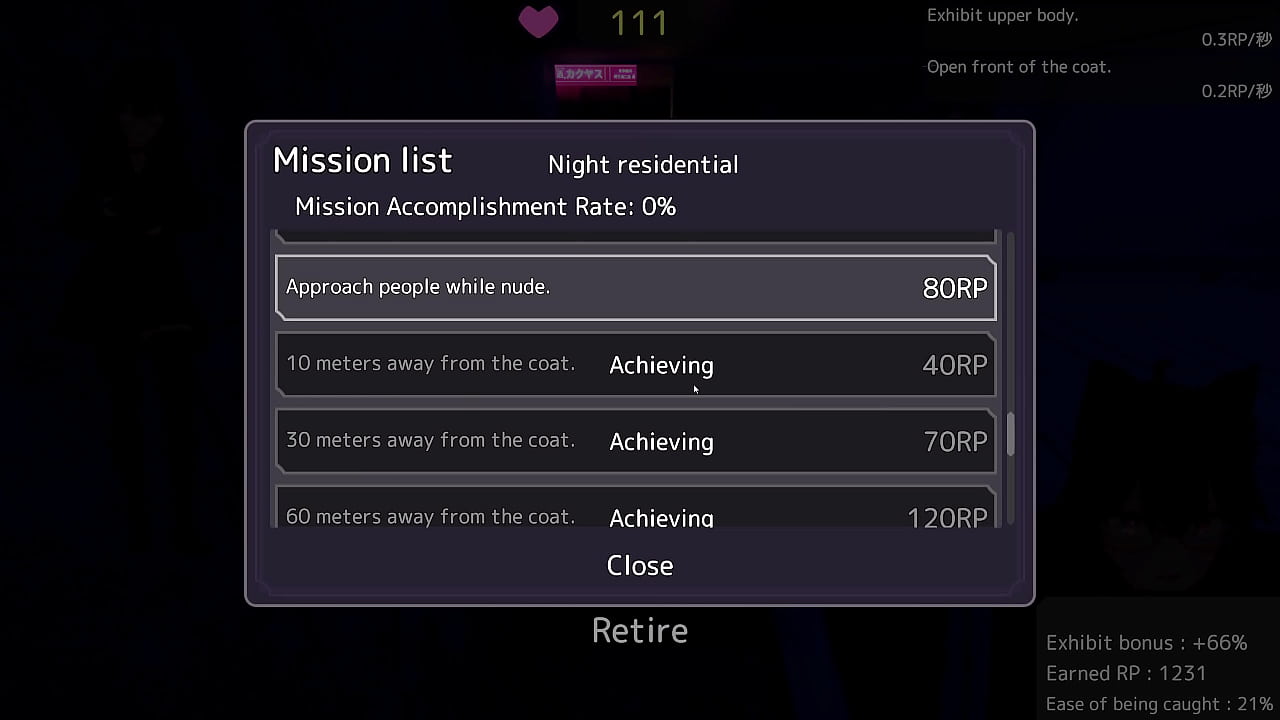Screen dimensions: 1280x720
Task: Select the 'Approach people while nude' mission row
Action: click(x=636, y=288)
